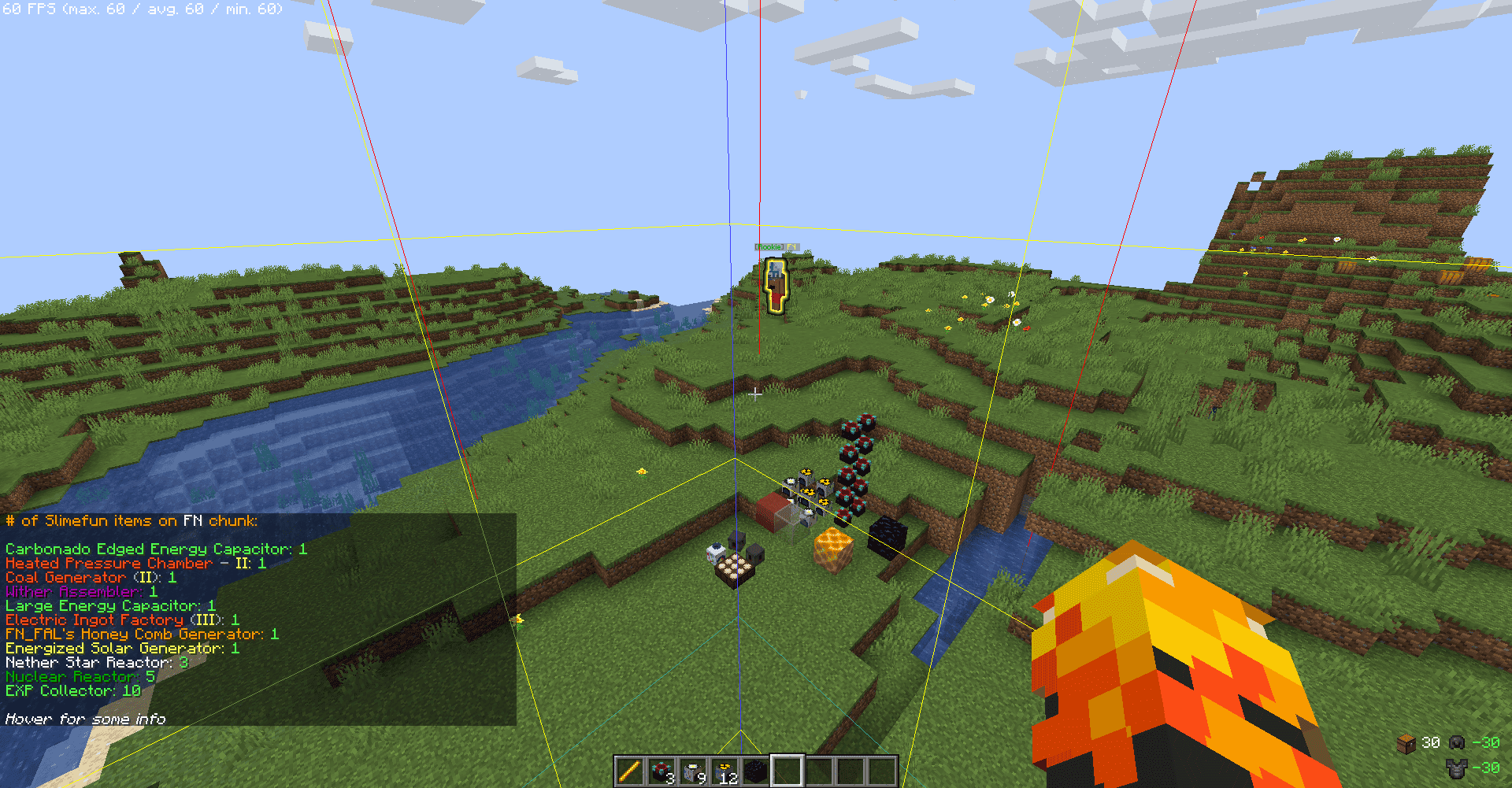The image size is (1512, 788).
Task: Select the blaze rod hotbar slot
Action: [630, 771]
